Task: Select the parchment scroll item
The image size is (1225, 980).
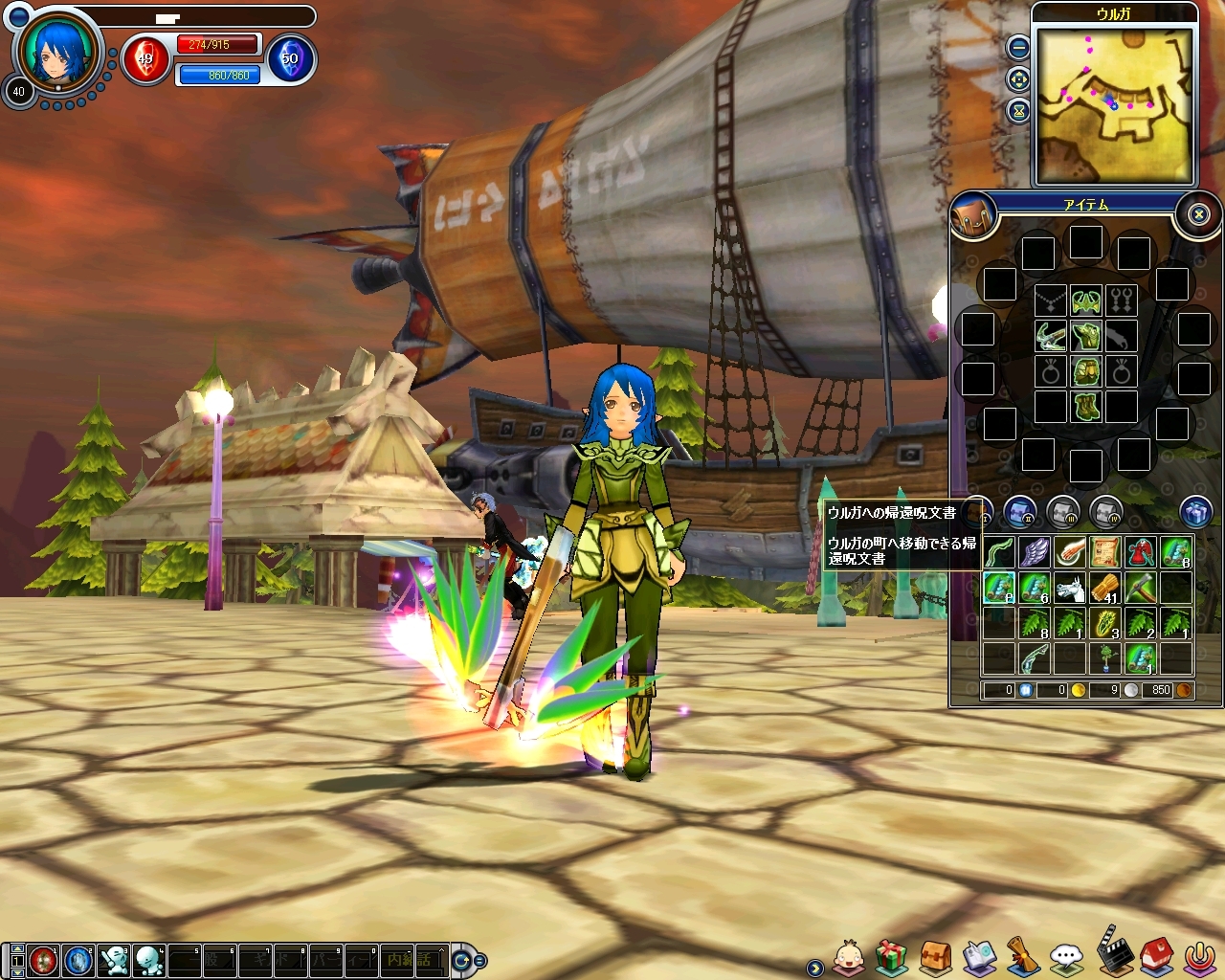Action: tap(1105, 552)
